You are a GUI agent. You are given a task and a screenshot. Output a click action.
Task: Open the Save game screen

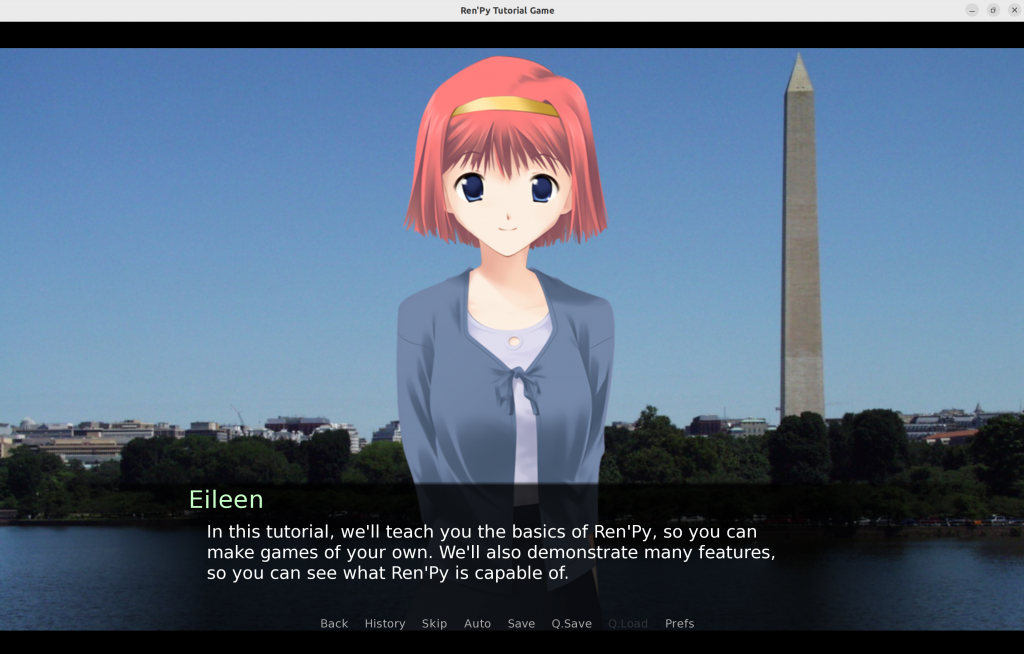click(x=521, y=623)
